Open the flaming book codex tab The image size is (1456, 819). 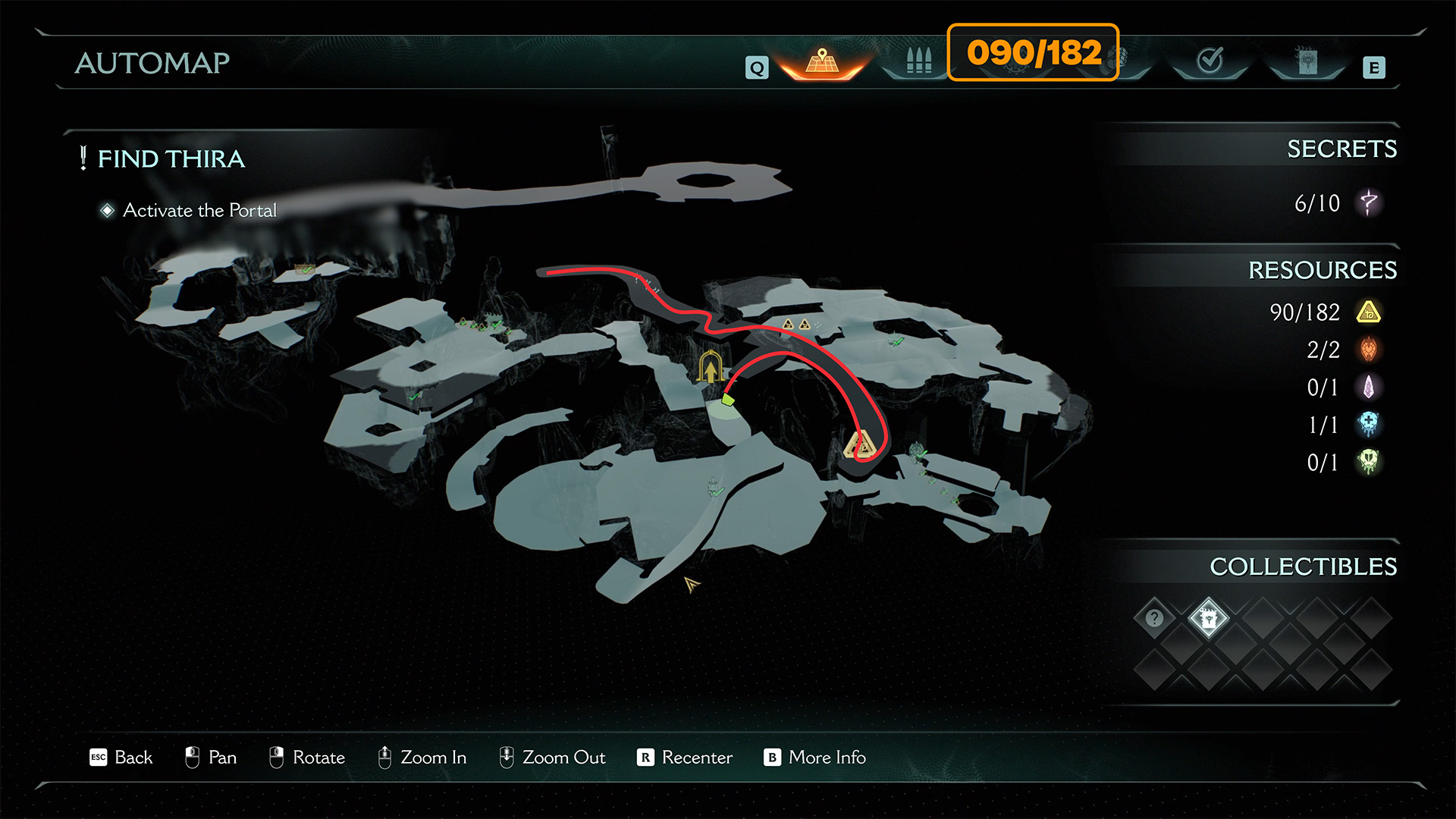point(1307,61)
